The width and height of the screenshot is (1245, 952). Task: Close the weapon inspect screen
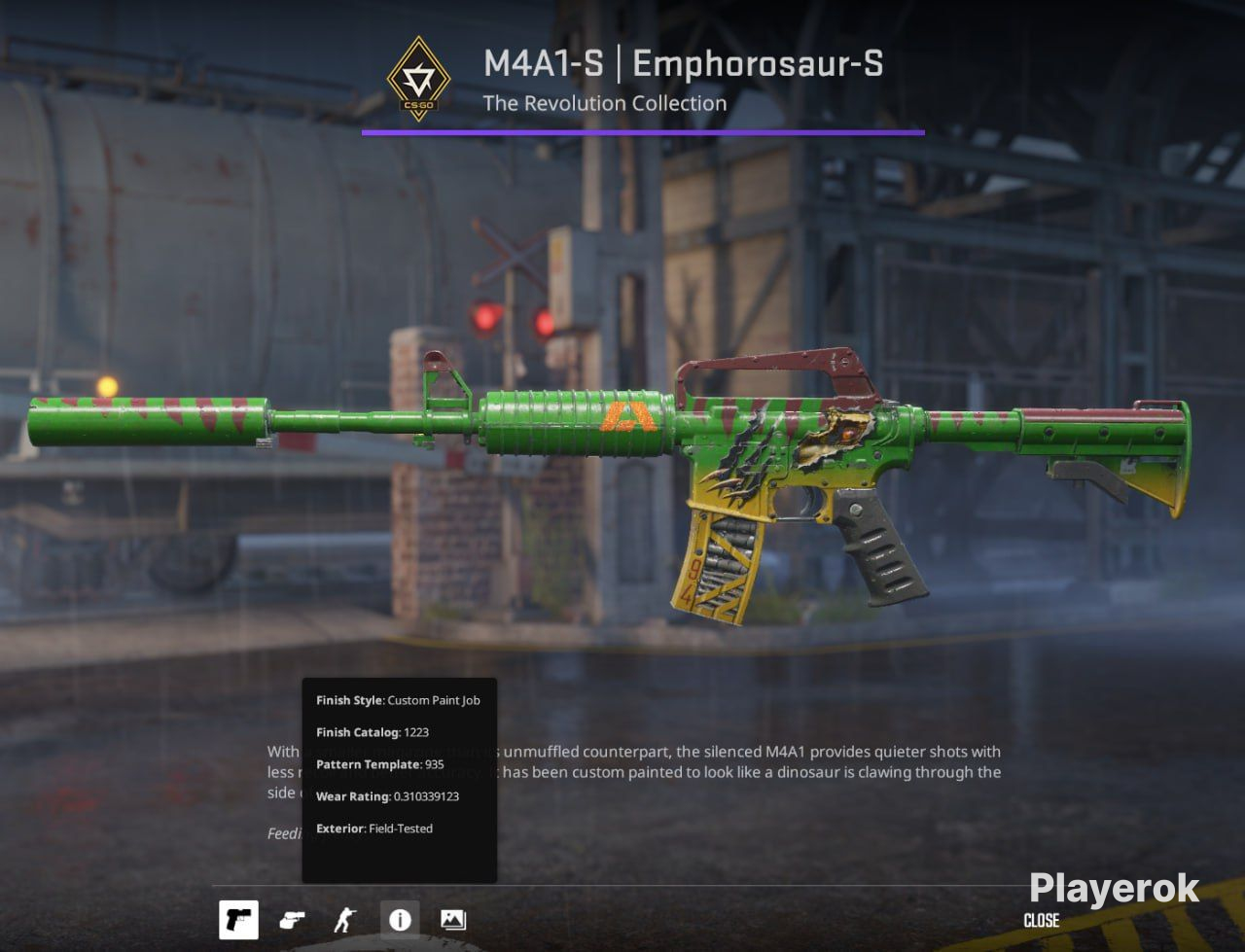pyautogui.click(x=1041, y=920)
